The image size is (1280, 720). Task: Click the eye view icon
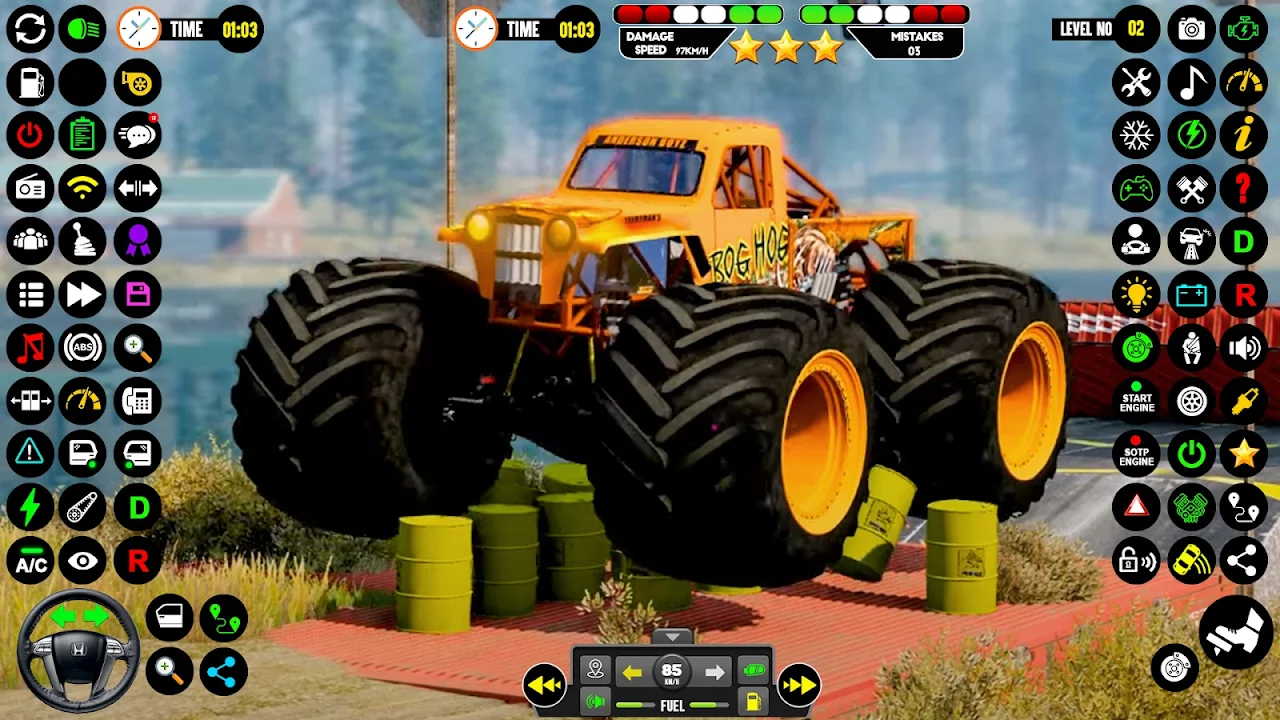coord(83,561)
